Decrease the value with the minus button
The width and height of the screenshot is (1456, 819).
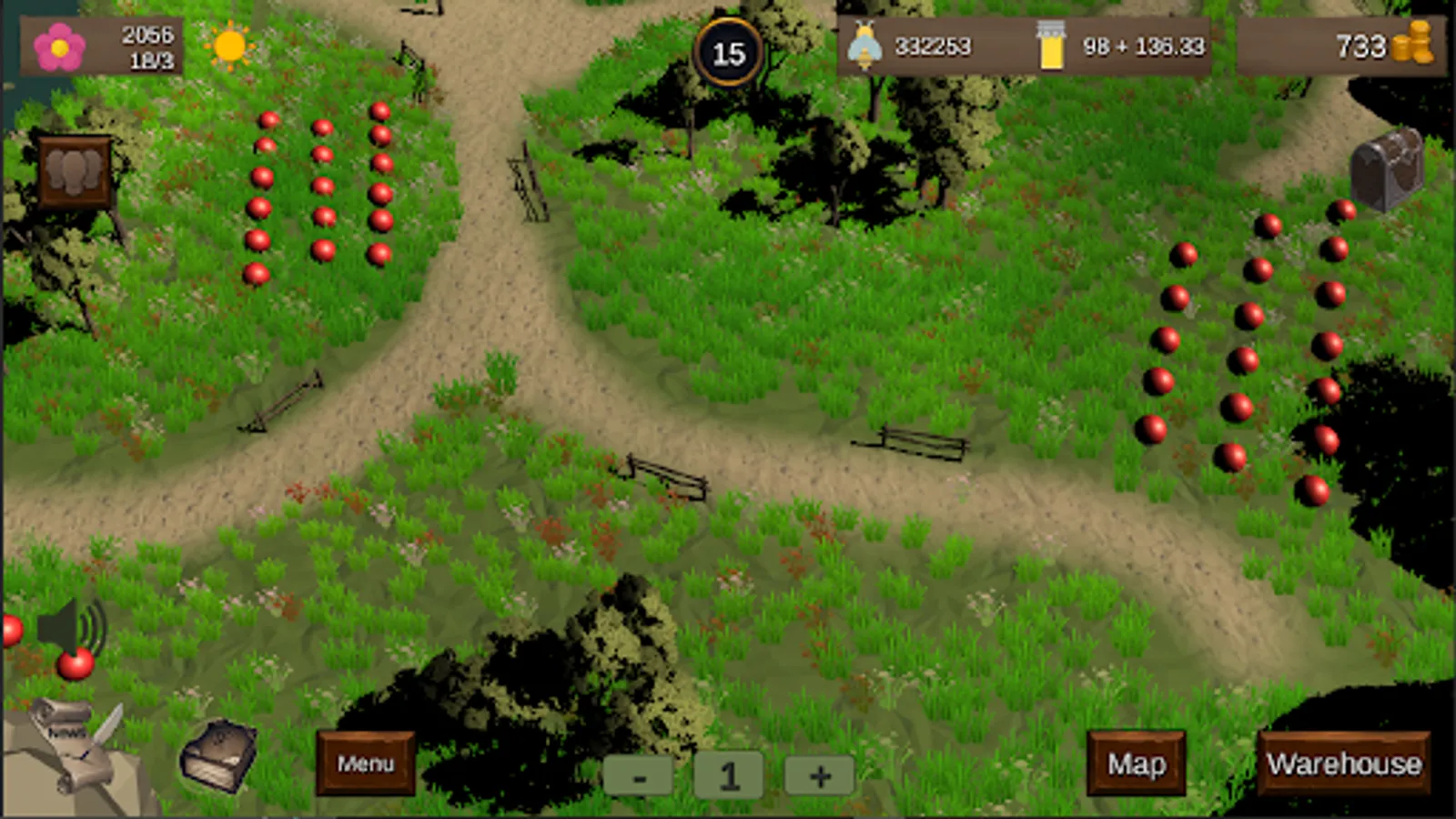click(639, 776)
